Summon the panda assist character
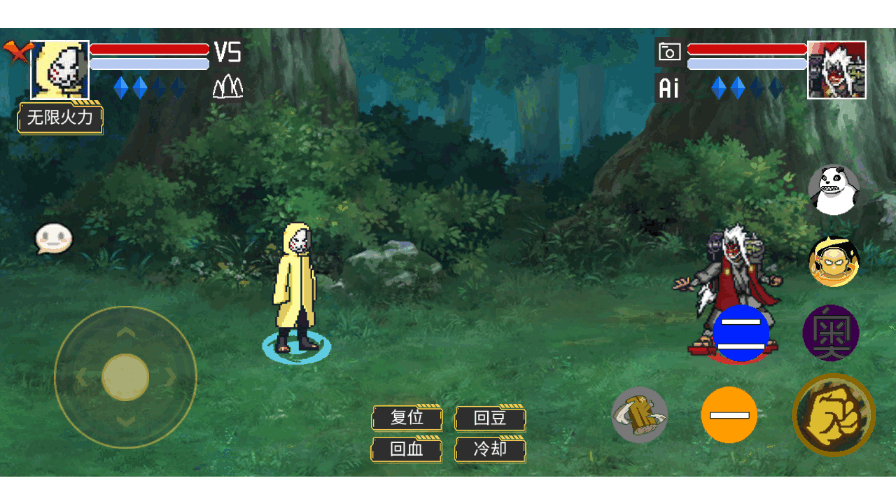This screenshot has height=504, width=896. [833, 189]
